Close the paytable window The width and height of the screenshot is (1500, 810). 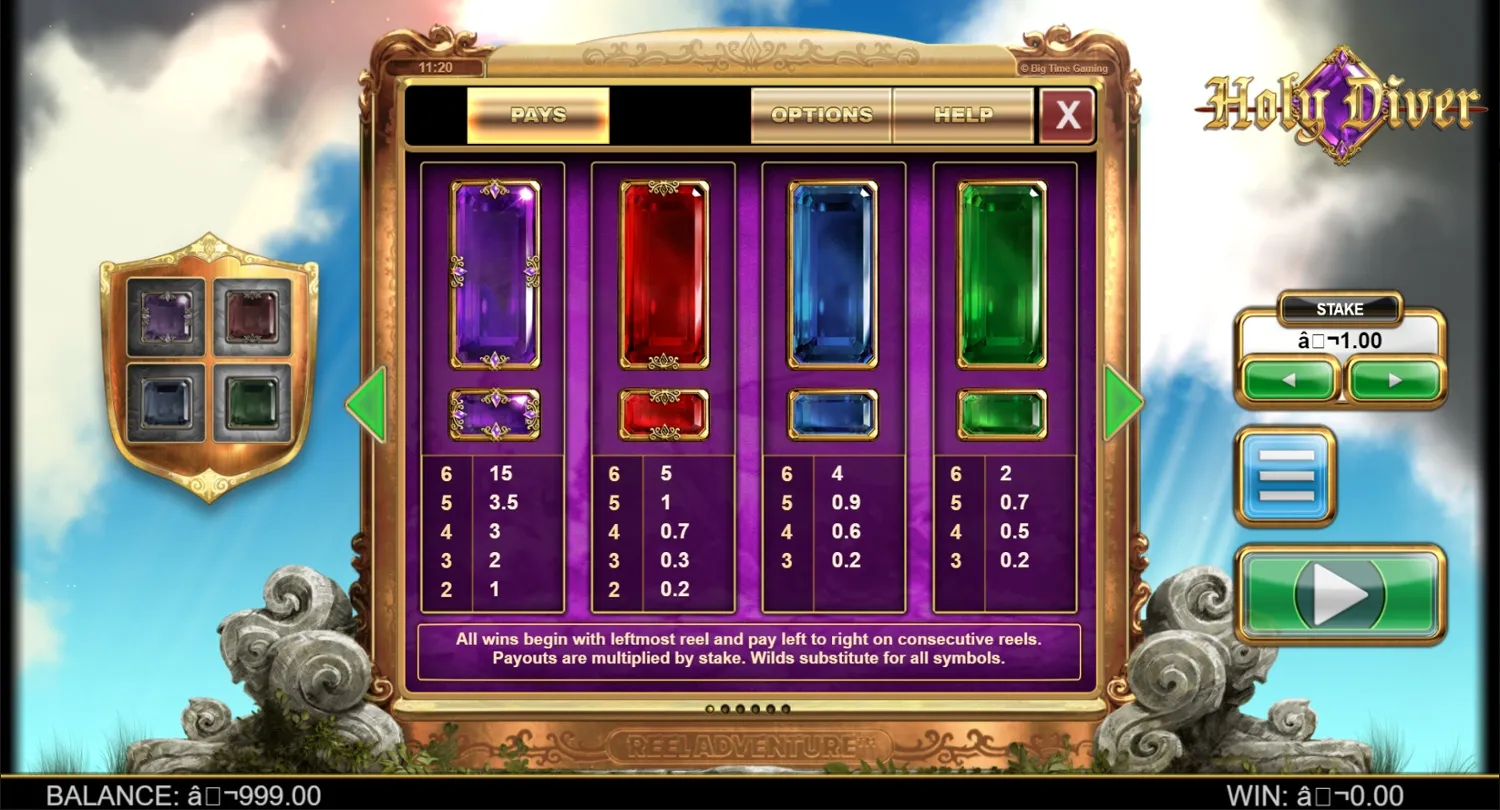tap(1066, 115)
